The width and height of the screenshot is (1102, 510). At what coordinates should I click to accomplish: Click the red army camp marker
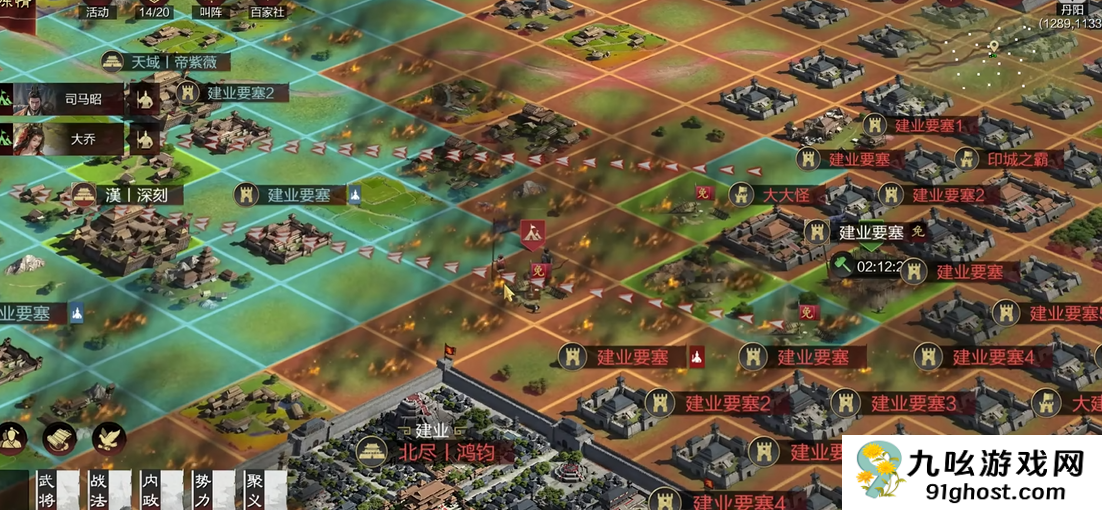point(533,235)
